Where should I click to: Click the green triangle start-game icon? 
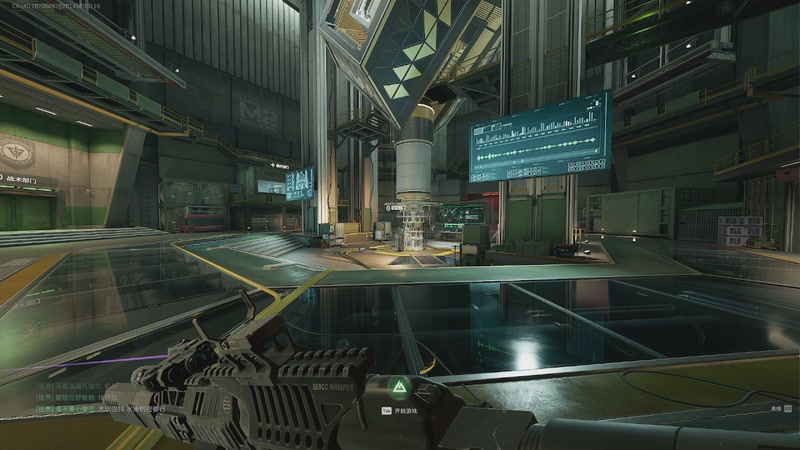click(x=397, y=386)
